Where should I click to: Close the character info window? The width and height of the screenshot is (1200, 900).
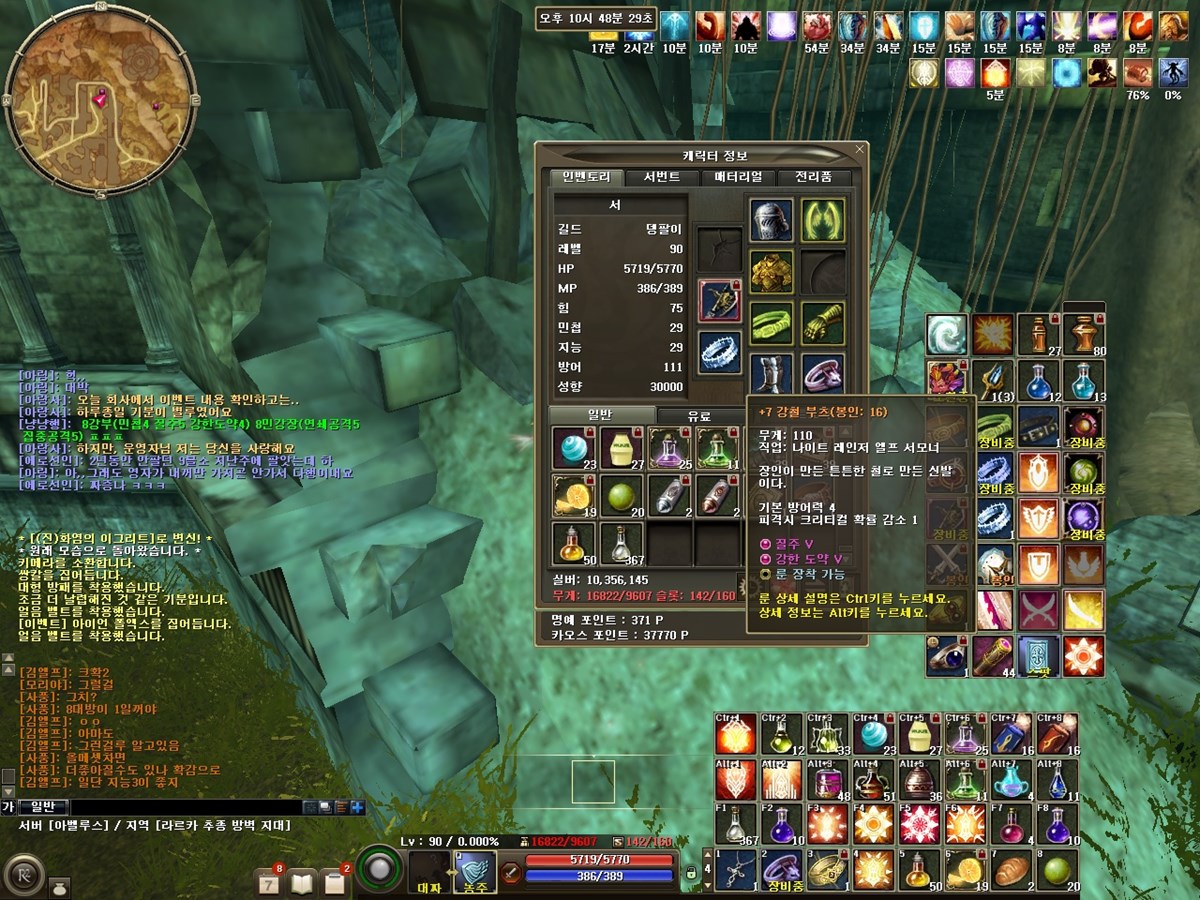click(859, 150)
